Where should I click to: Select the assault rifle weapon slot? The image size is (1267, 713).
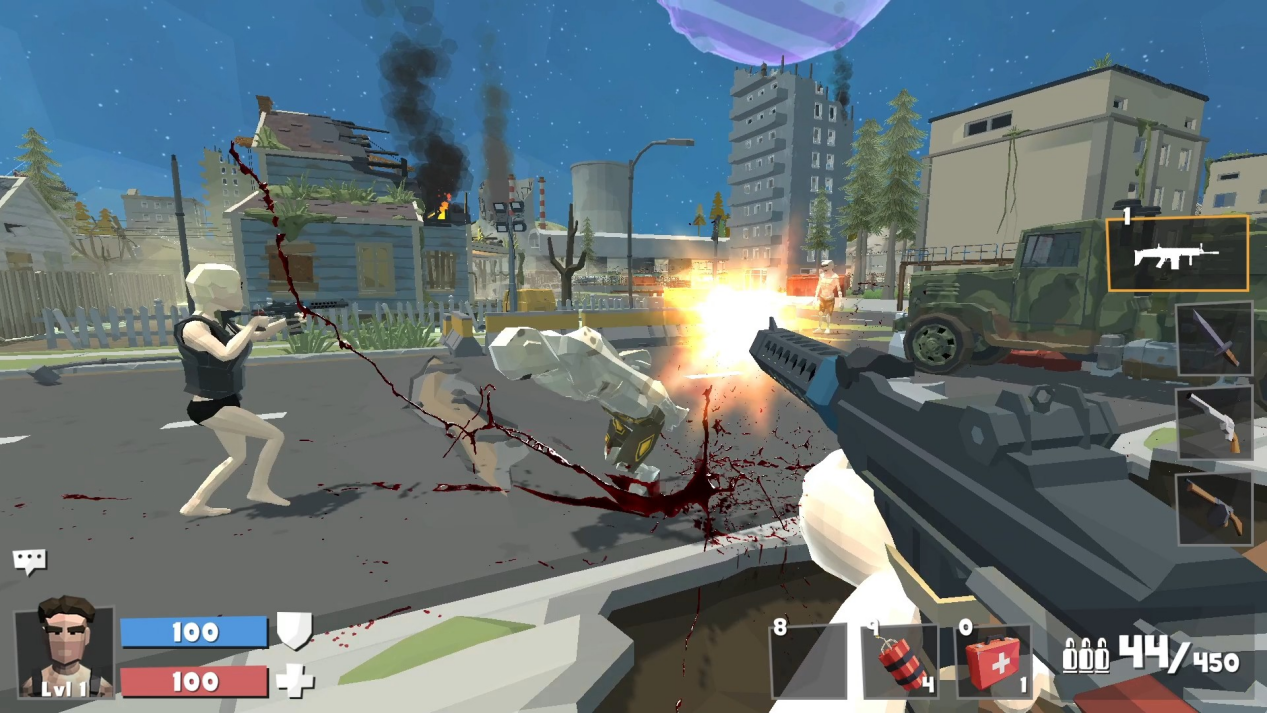[1177, 254]
